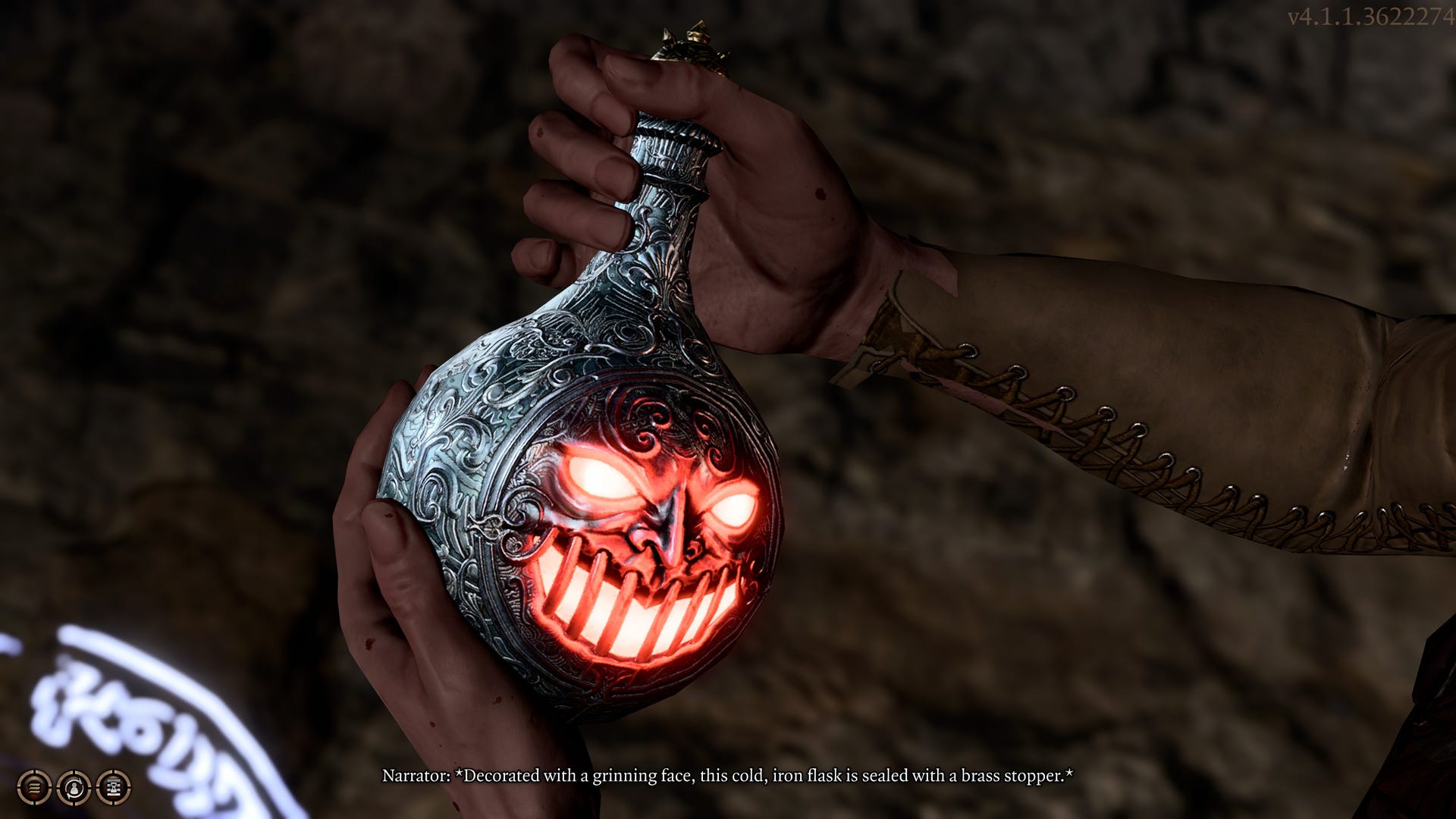The image size is (1456, 819).
Task: Click the leftmost bronze-rimmed circle icon
Action: point(34,788)
